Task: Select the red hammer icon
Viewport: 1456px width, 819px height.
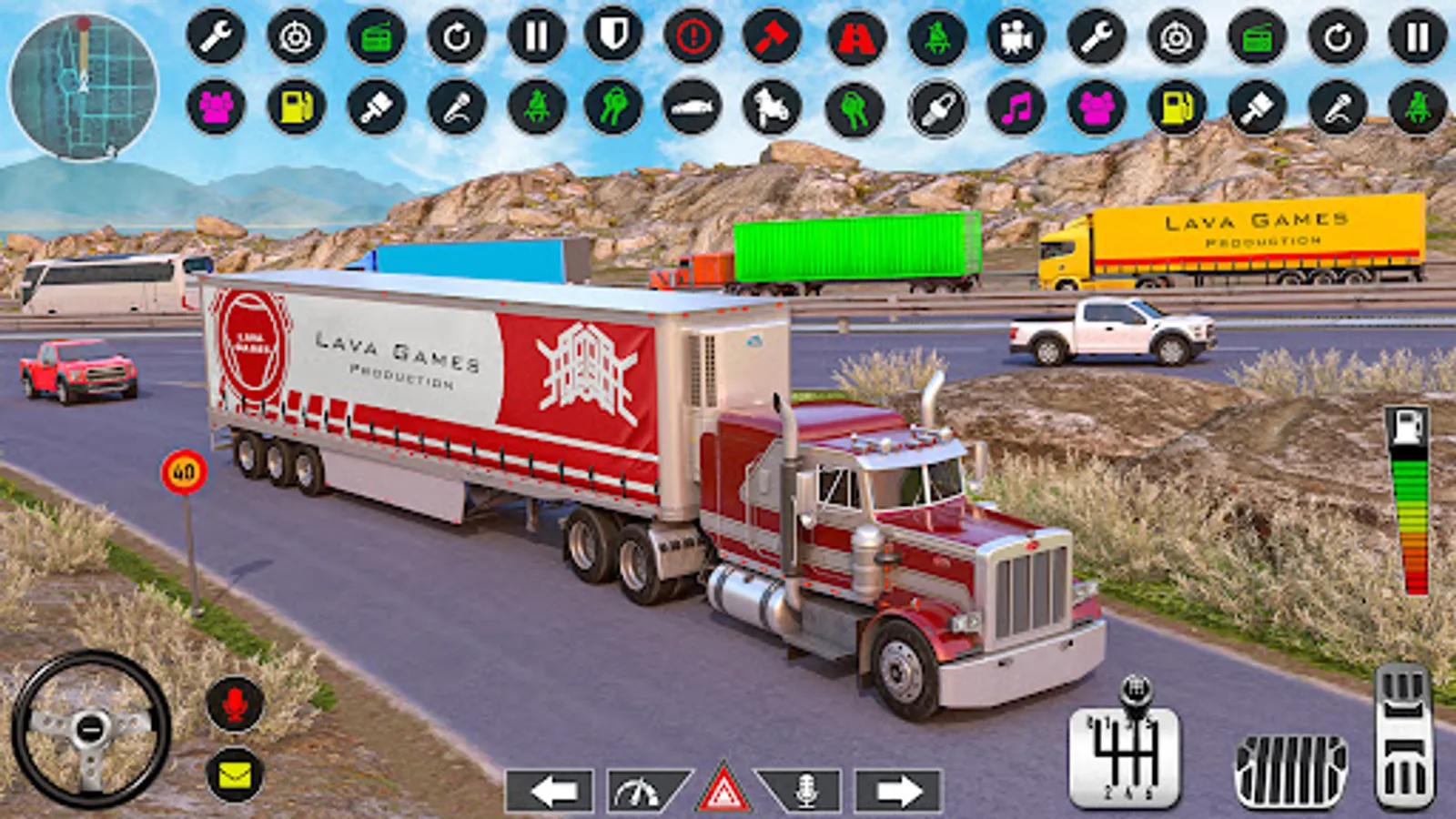Action: click(772, 37)
